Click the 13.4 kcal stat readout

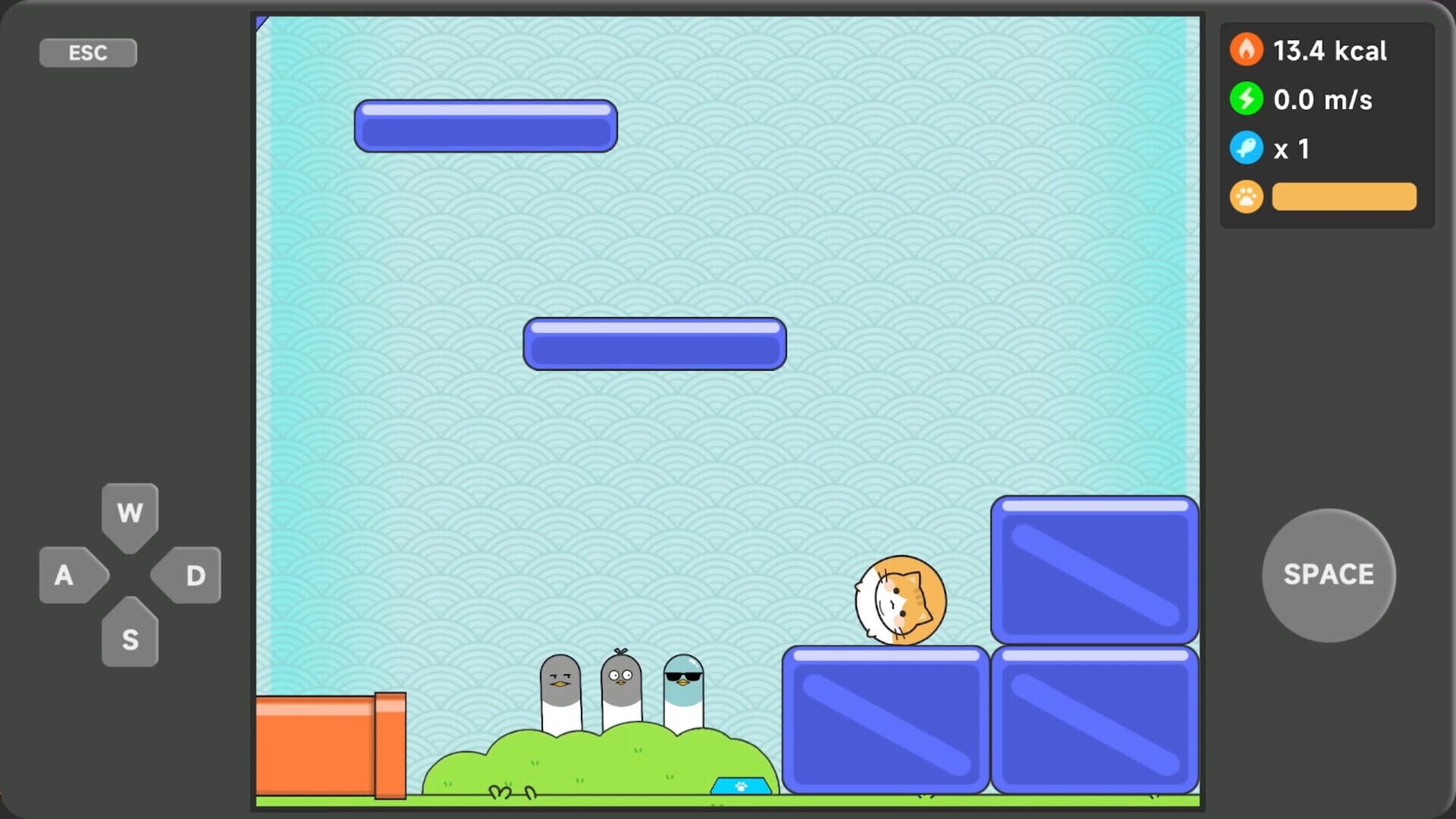click(1331, 51)
